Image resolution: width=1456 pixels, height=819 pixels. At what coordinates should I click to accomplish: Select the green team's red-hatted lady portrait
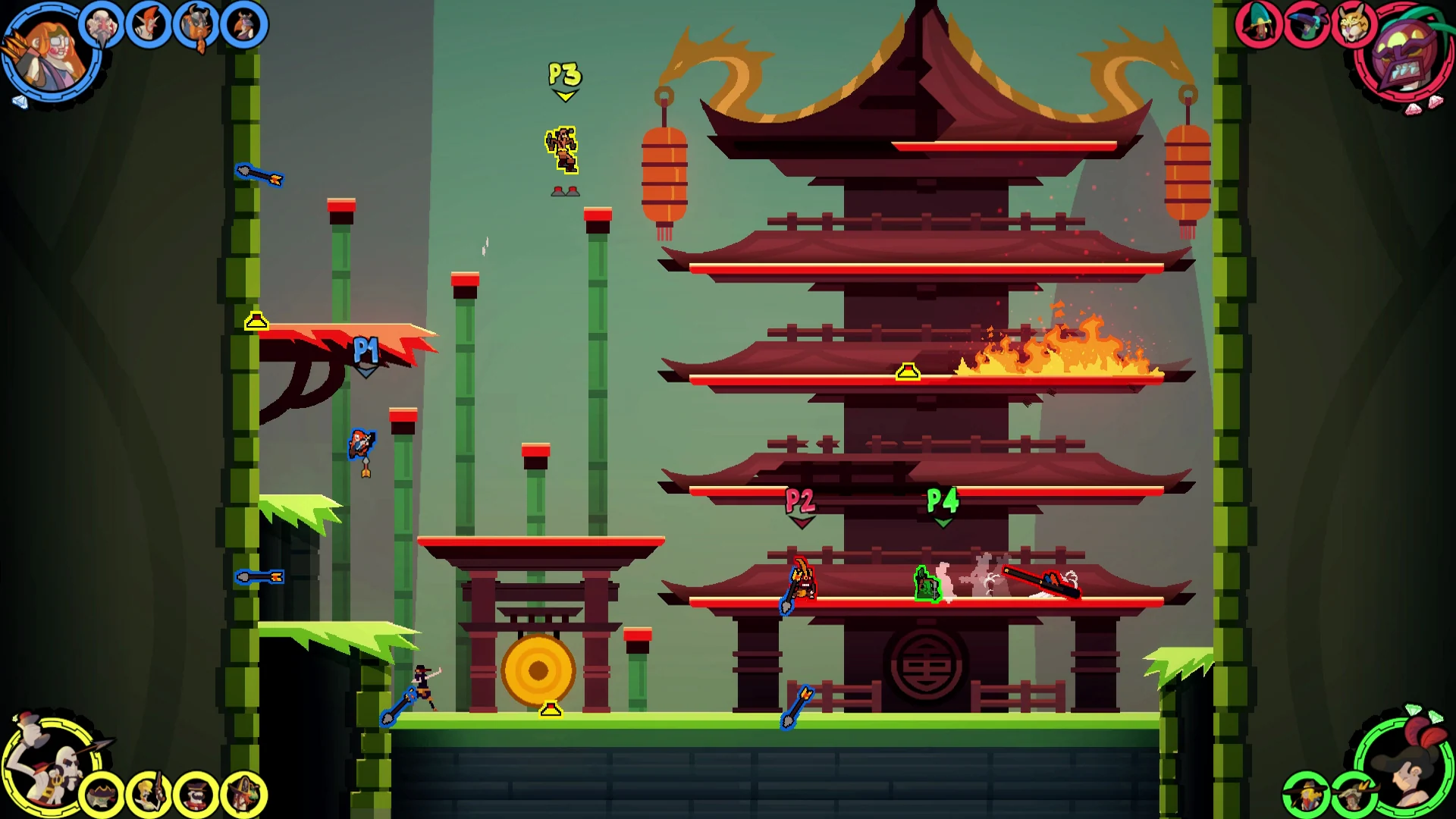(x=1404, y=764)
